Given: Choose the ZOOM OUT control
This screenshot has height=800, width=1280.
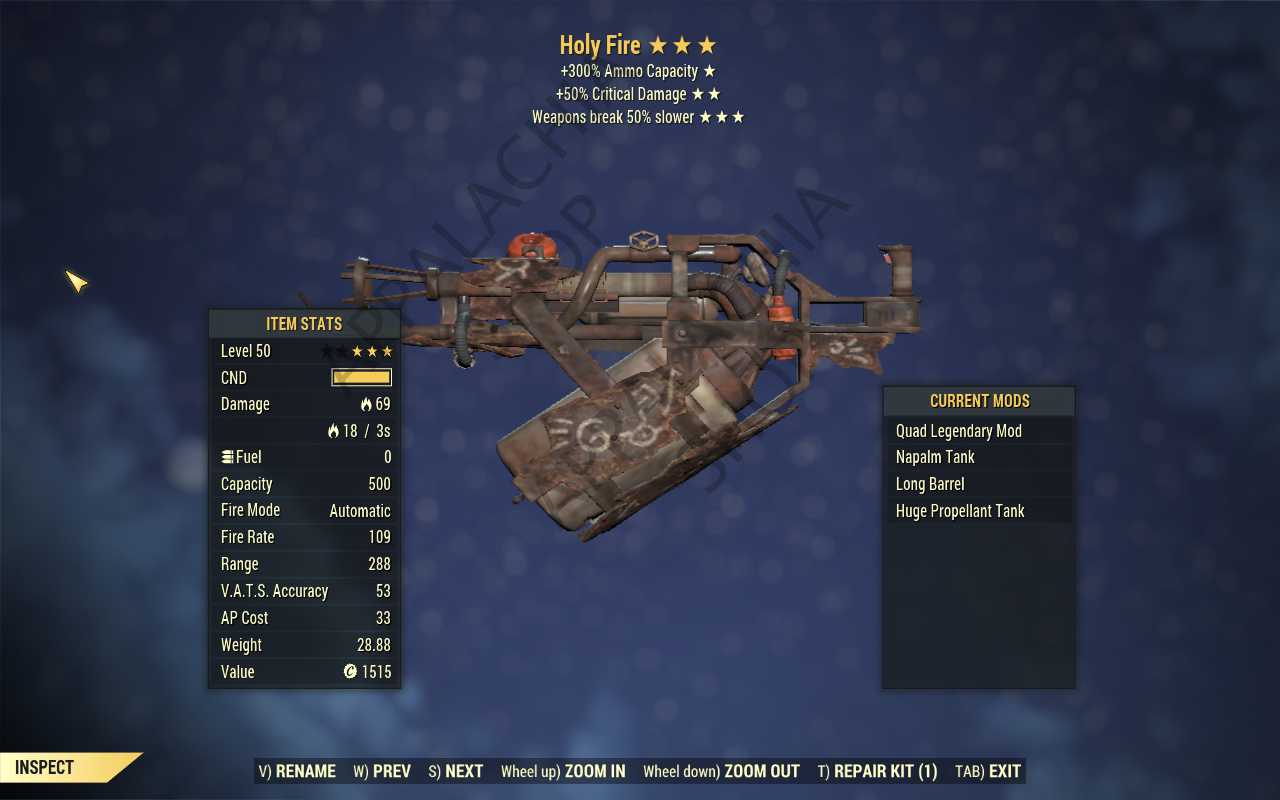Looking at the screenshot, I should coord(721,771).
